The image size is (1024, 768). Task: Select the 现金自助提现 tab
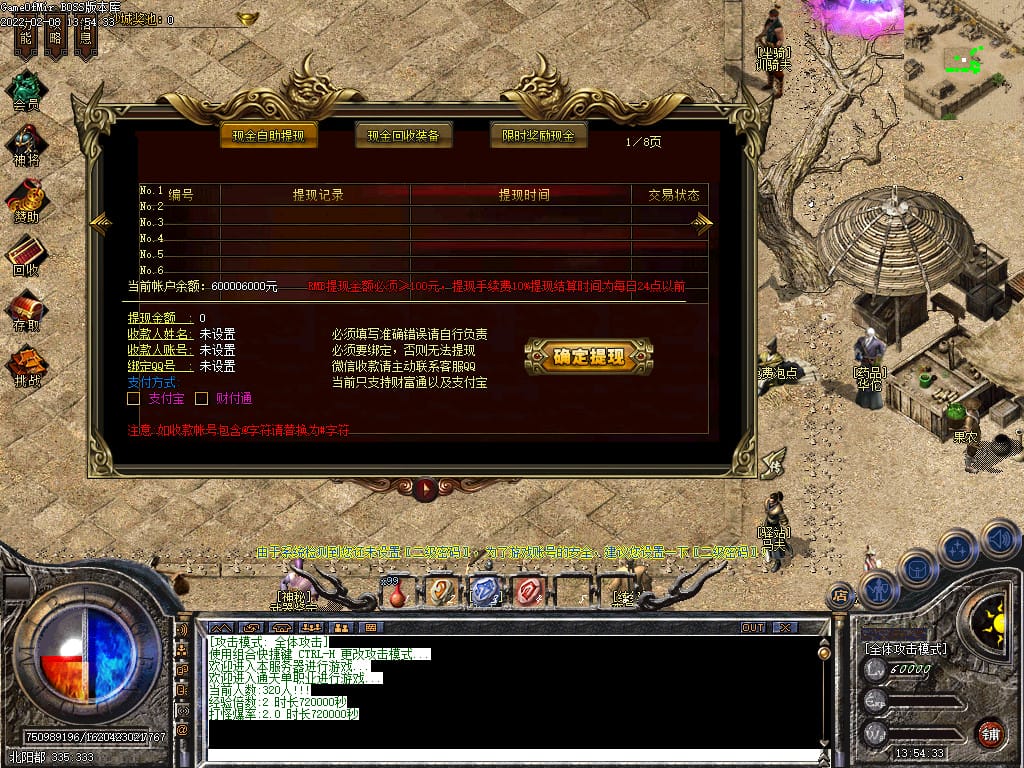pyautogui.click(x=268, y=136)
